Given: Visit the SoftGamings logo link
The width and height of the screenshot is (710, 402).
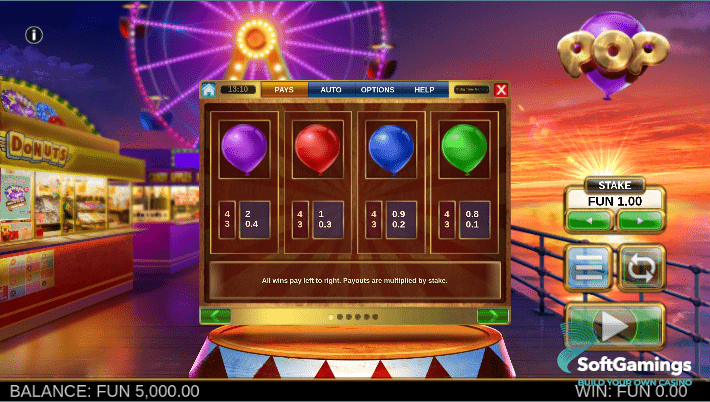Looking at the screenshot, I should pos(635,367).
